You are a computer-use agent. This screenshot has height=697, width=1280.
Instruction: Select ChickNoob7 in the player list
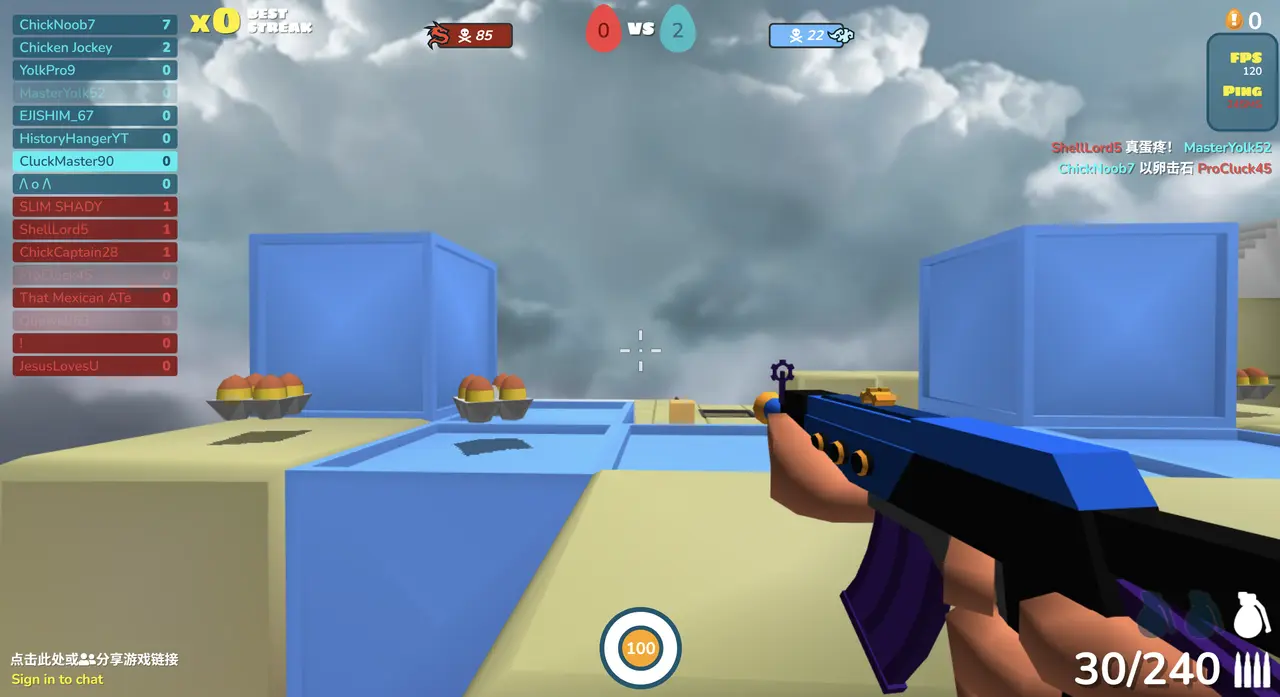(95, 24)
